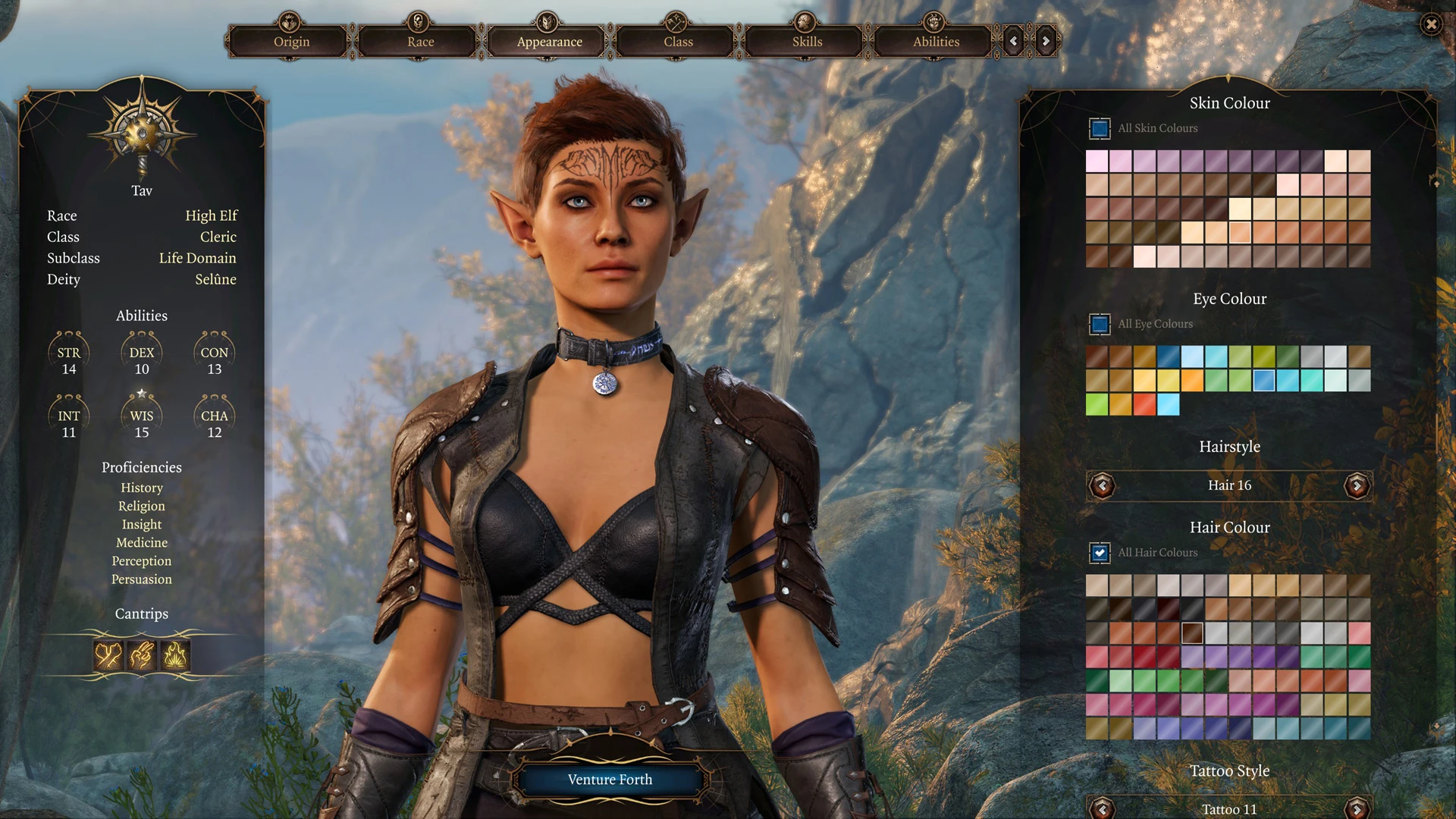Open the Skills tab

tap(807, 42)
